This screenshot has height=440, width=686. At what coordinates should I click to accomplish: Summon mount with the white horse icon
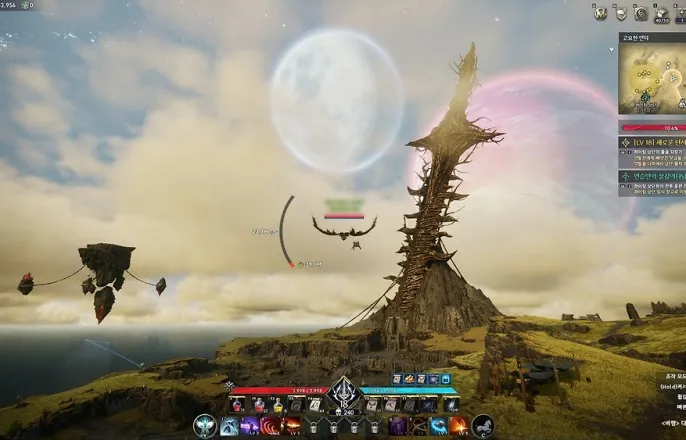483,426
